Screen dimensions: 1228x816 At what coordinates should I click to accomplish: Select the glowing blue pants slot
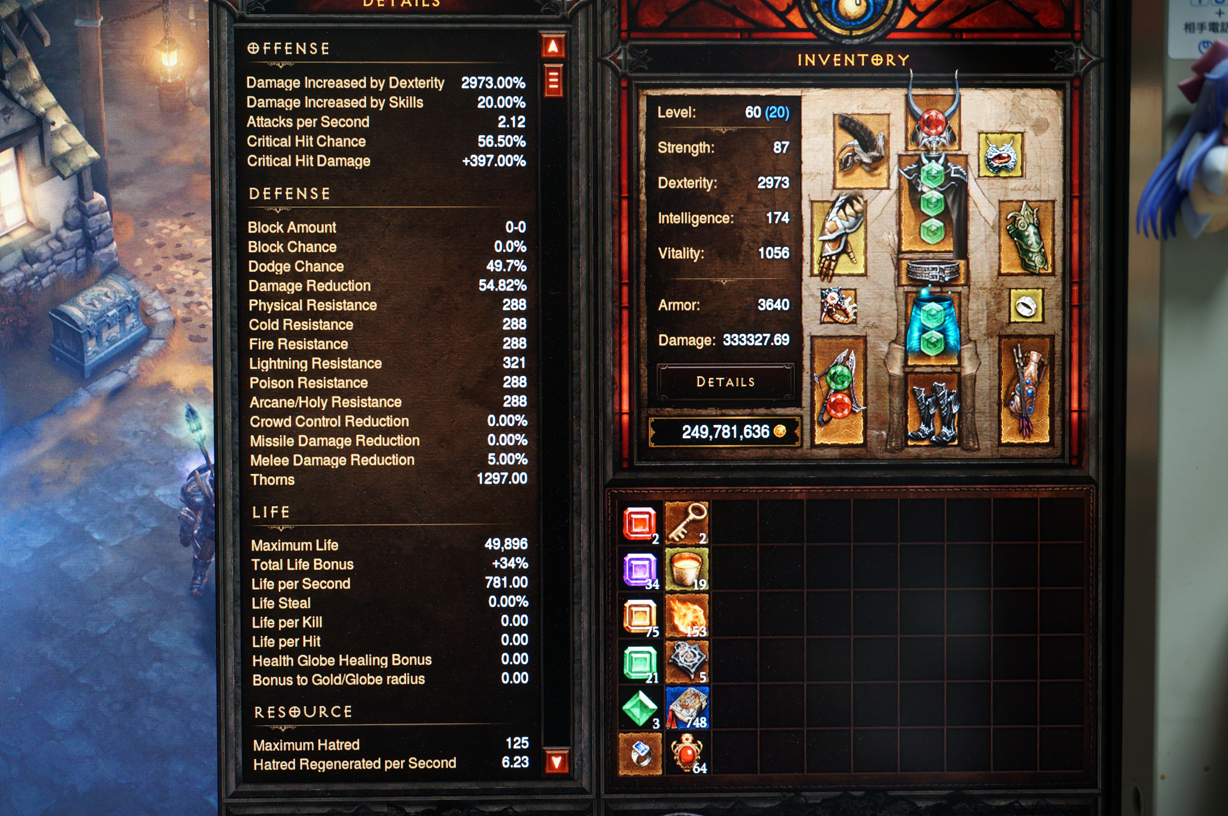pyautogui.click(x=932, y=325)
